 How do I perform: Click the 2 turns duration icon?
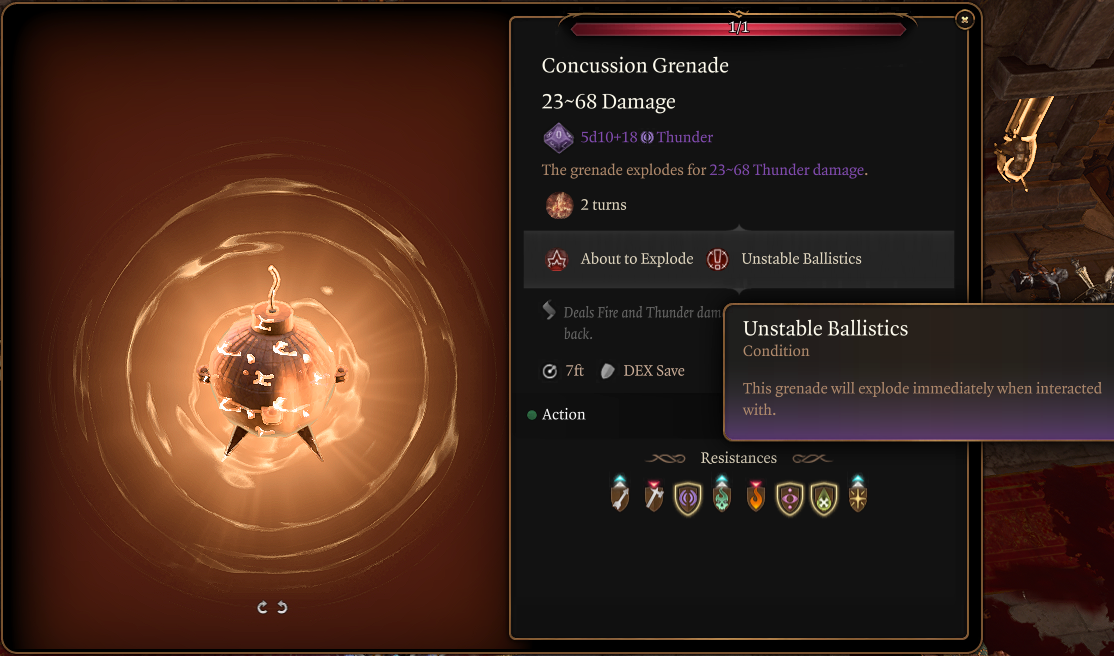coord(558,205)
